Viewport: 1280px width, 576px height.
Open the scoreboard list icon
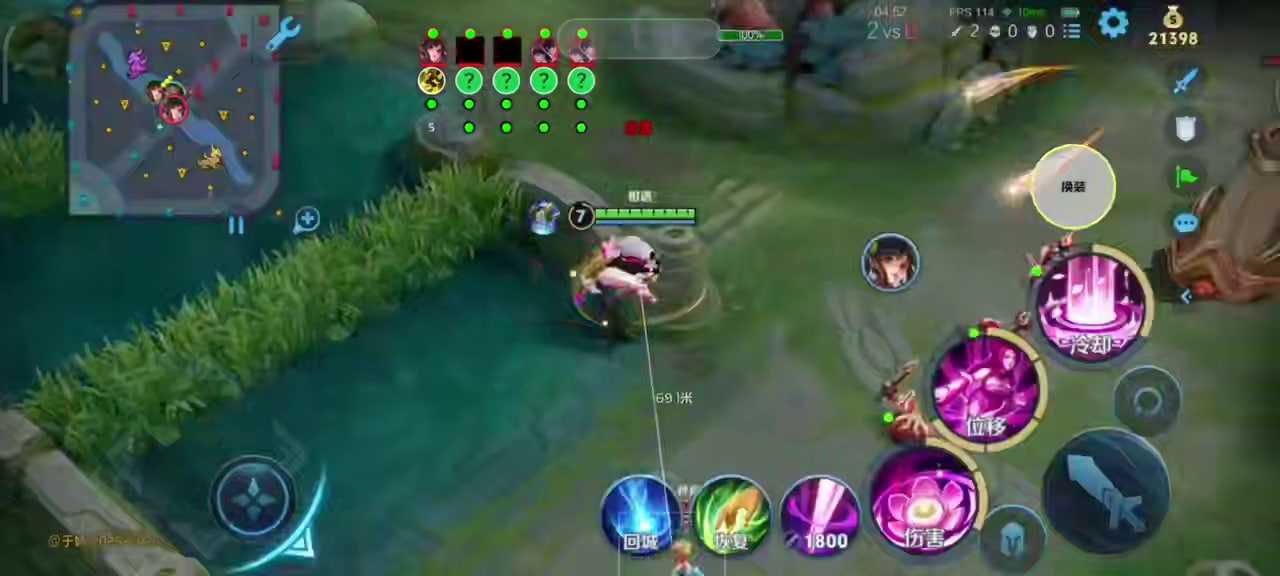pos(1072,31)
